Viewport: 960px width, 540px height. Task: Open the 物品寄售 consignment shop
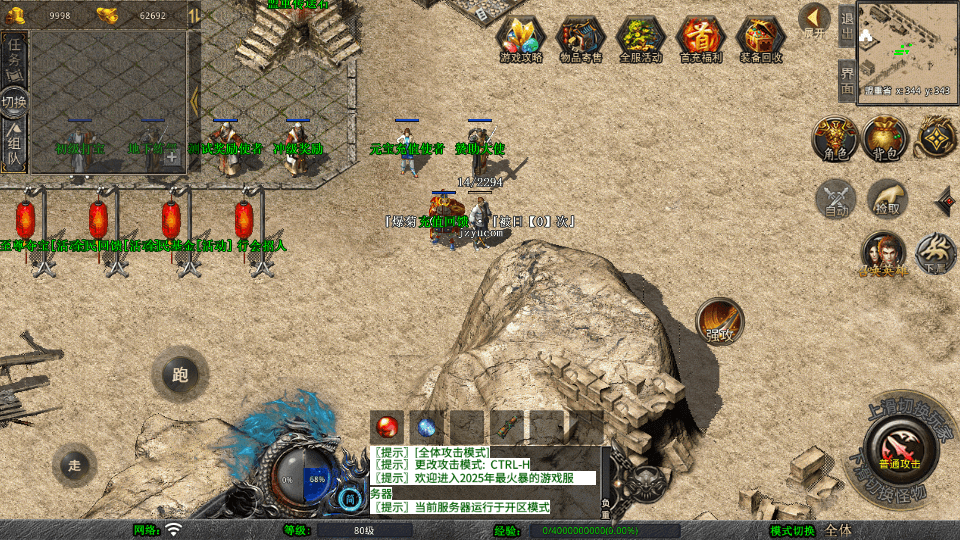click(581, 39)
